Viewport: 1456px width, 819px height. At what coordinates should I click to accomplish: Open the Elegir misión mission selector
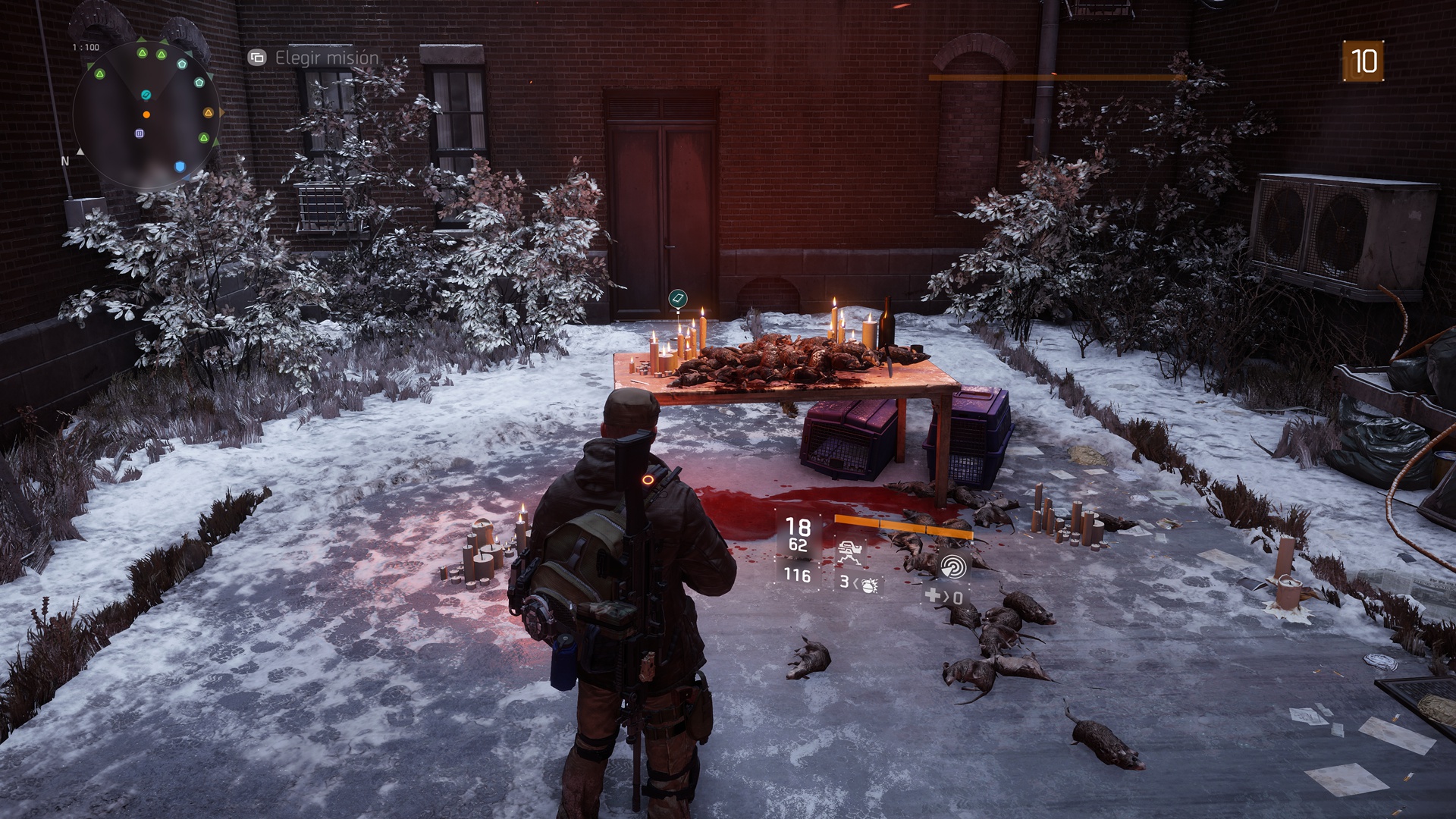click(x=314, y=58)
